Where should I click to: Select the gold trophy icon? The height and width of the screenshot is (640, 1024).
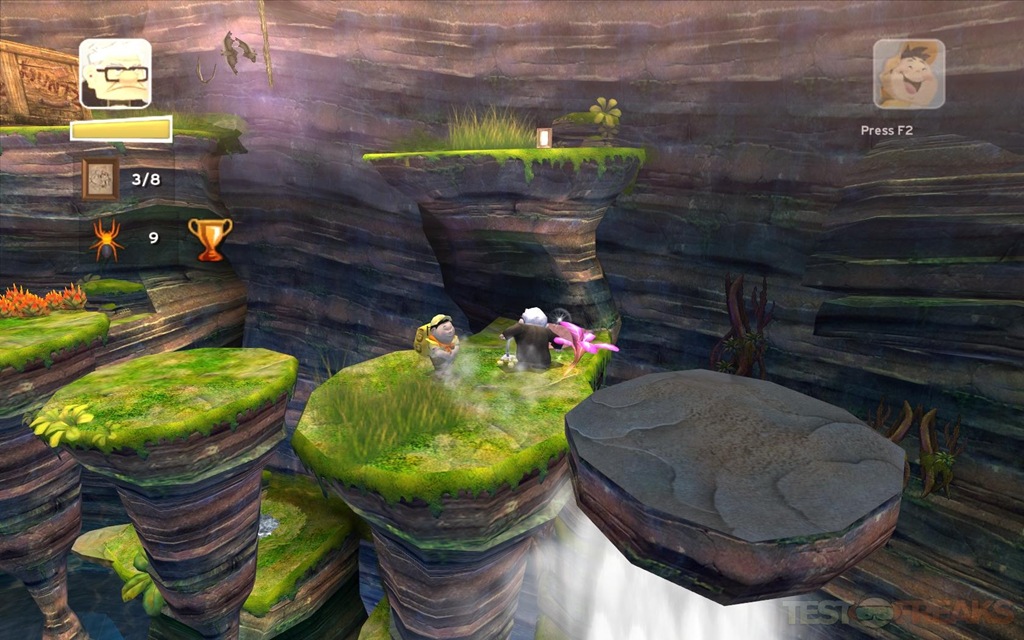tap(210, 239)
